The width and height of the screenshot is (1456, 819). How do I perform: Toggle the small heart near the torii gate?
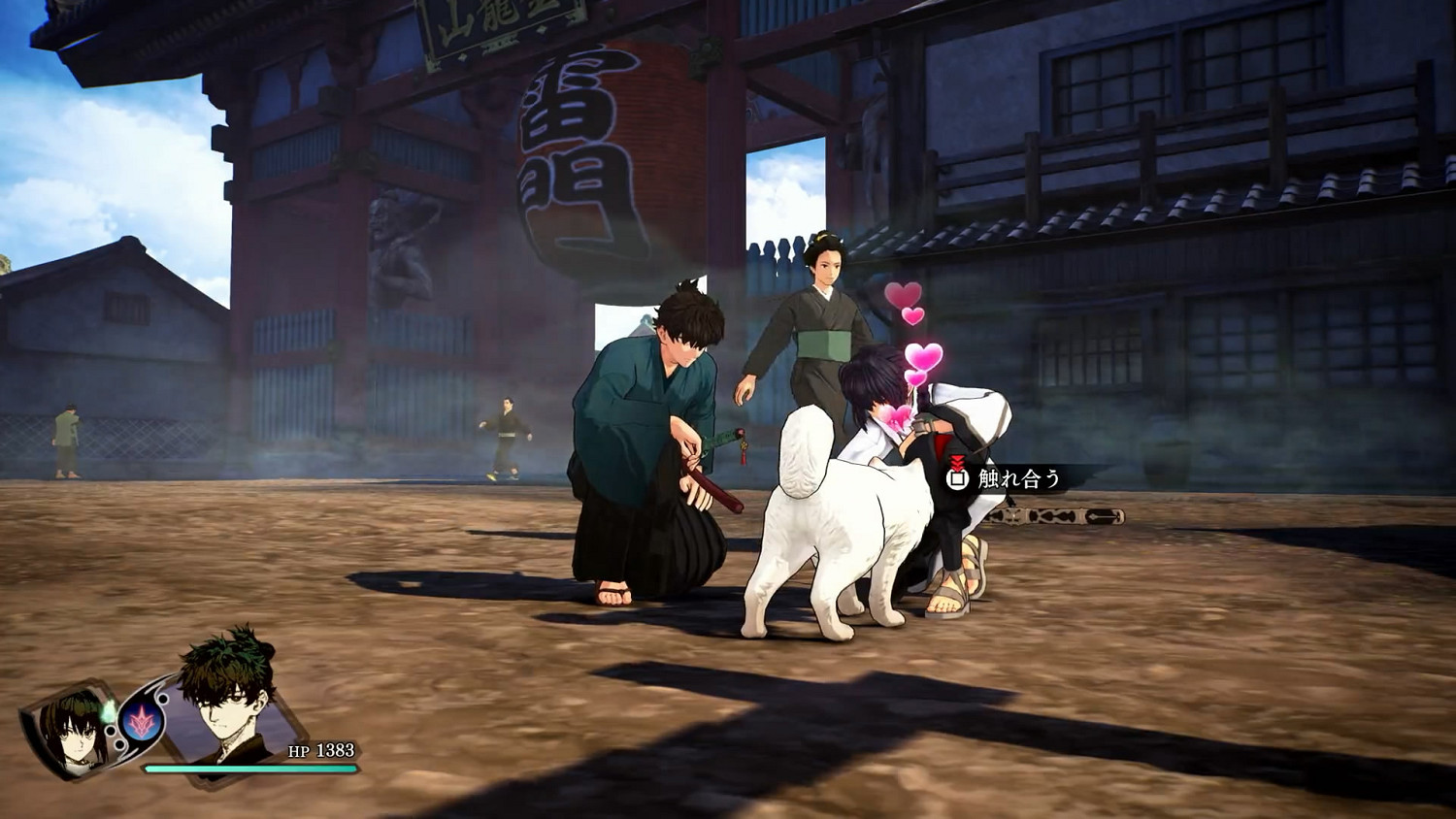[910, 315]
